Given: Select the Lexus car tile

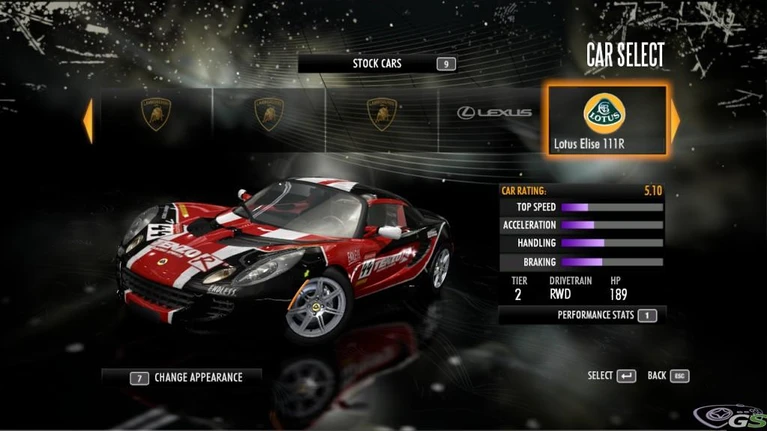Looking at the screenshot, I should 494,113.
